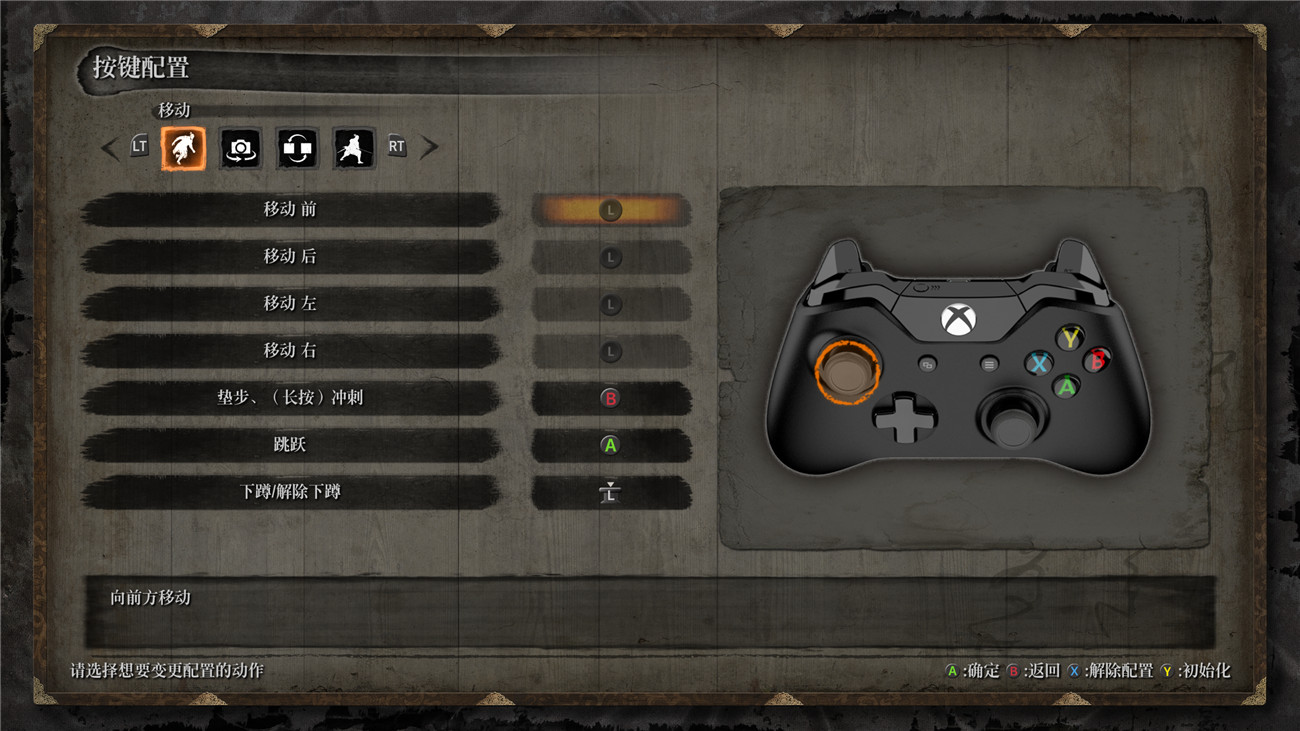Select the 下蹲/解除下蹲 crouch action row
Viewport: 1300px width, 731px height.
point(290,492)
